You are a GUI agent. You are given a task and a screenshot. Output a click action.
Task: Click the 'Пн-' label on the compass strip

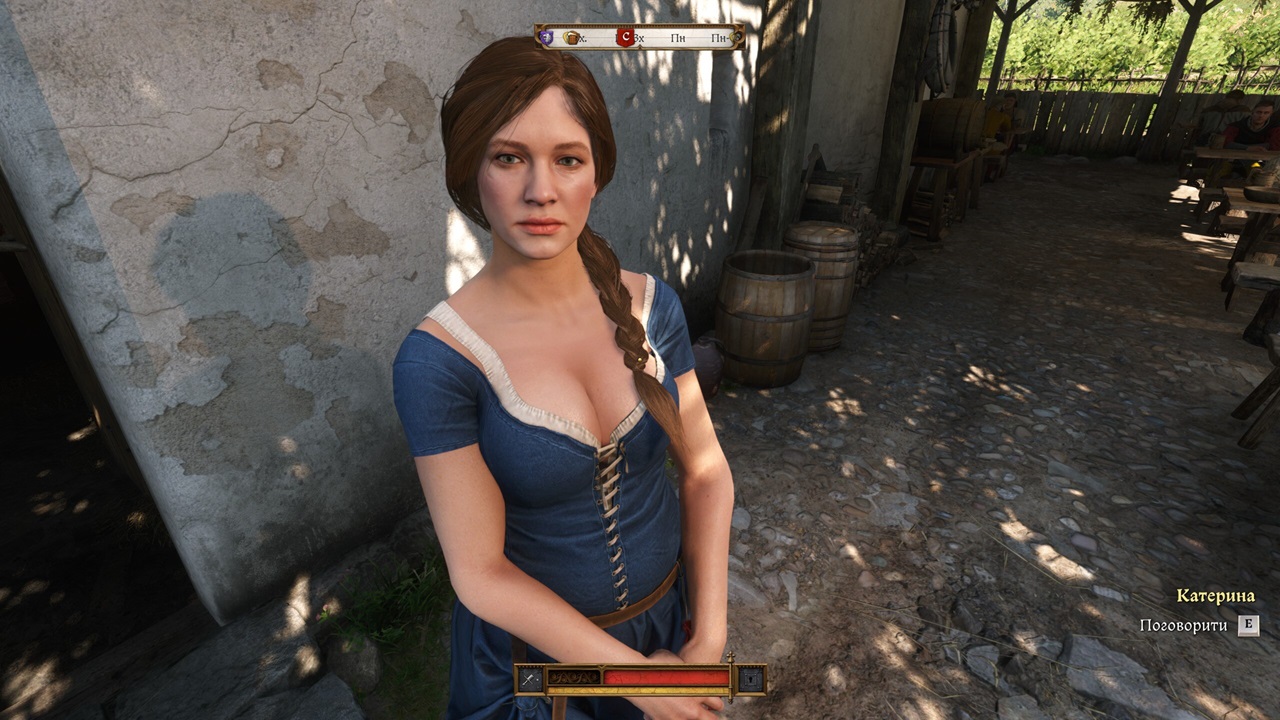[x=720, y=38]
